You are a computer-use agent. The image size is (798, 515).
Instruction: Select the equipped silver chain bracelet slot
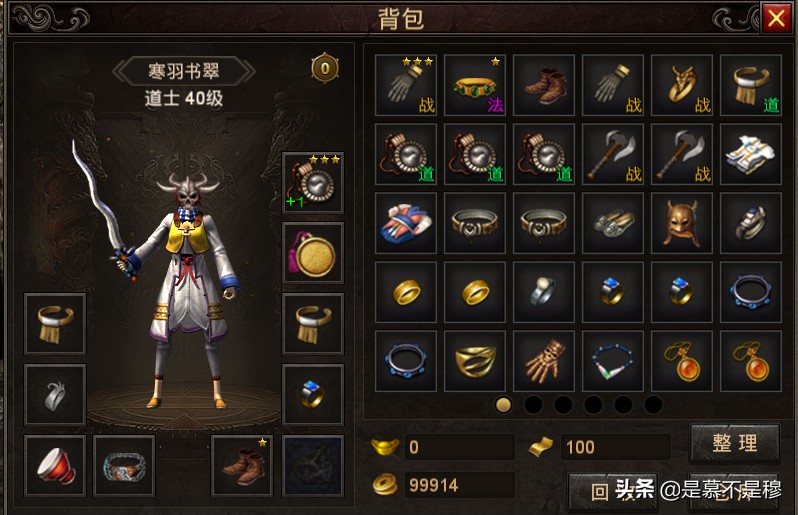coord(124,466)
